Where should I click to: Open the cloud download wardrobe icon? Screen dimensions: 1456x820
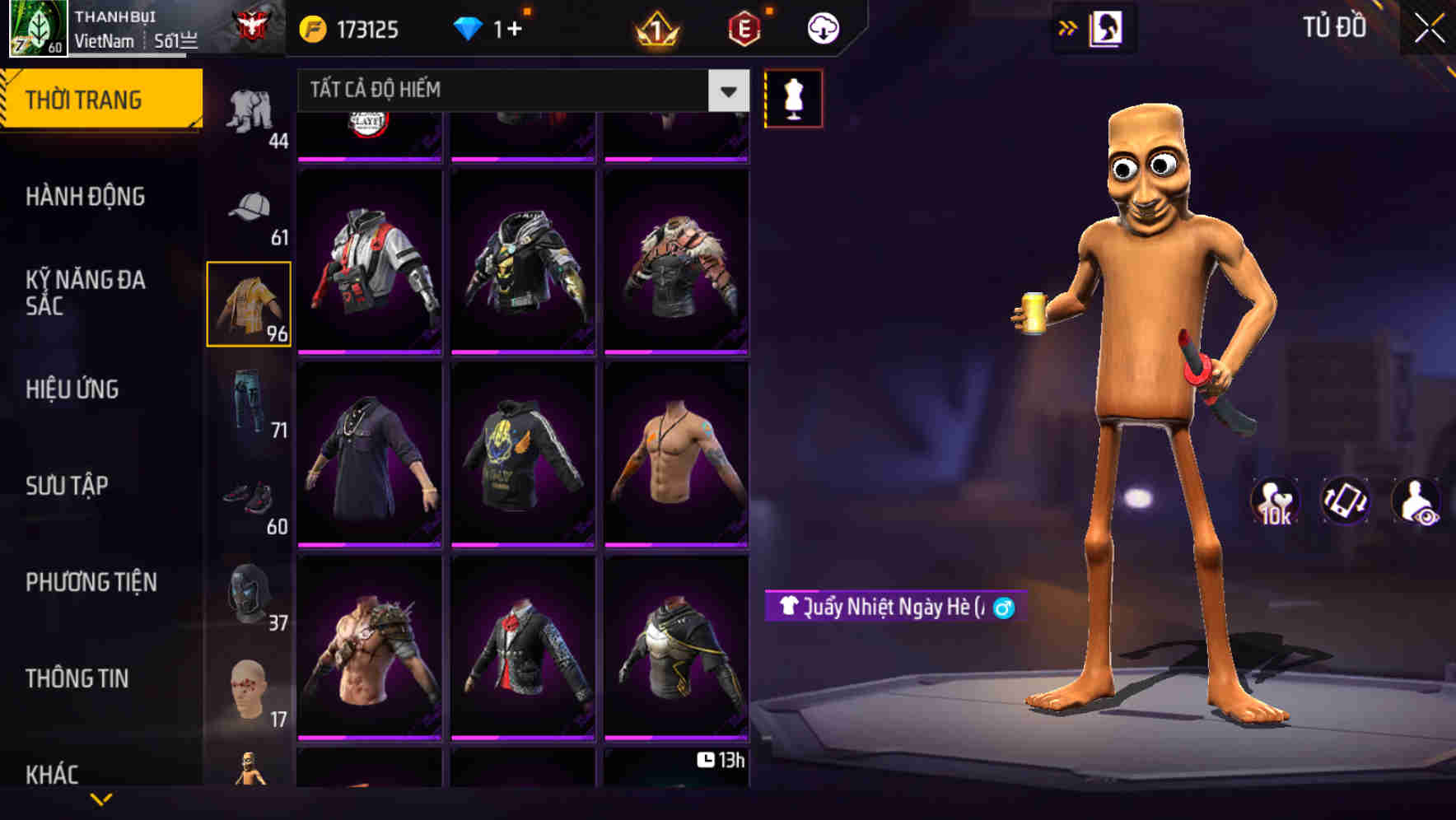tap(821, 27)
